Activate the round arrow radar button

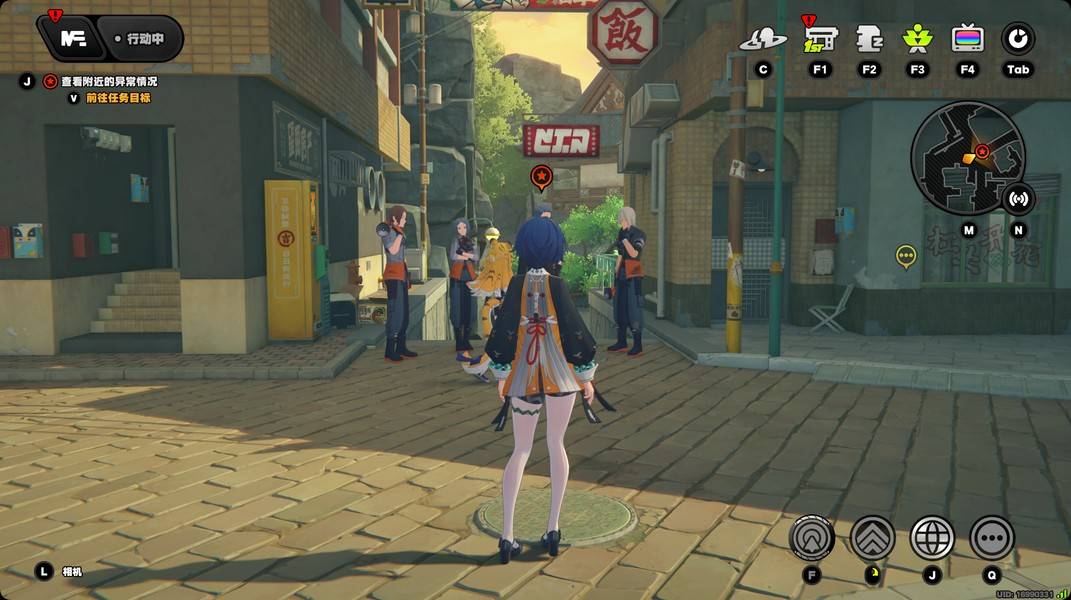[812, 538]
